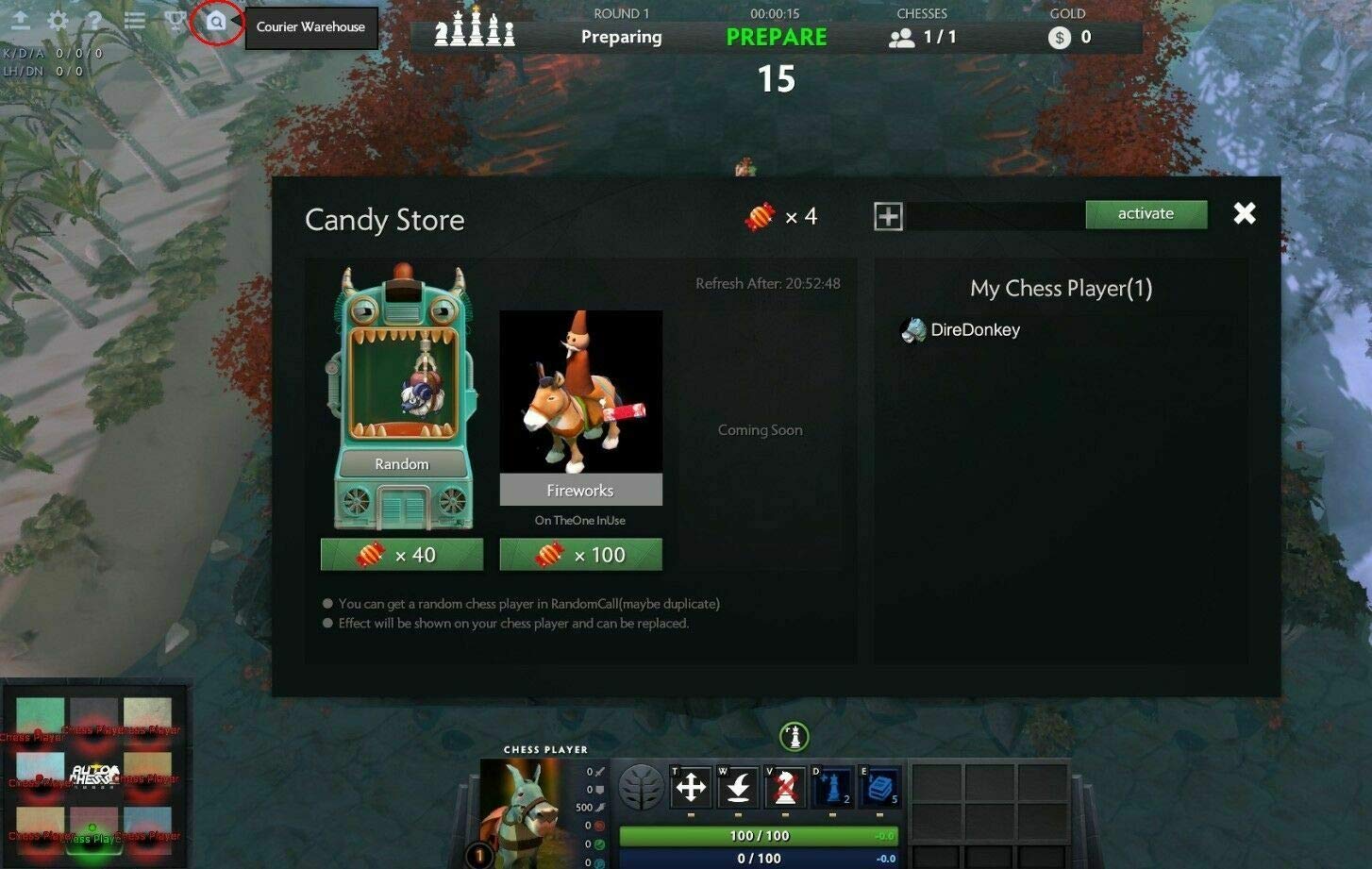This screenshot has height=869, width=1372.
Task: Open the list menu icon at top
Action: tap(134, 21)
